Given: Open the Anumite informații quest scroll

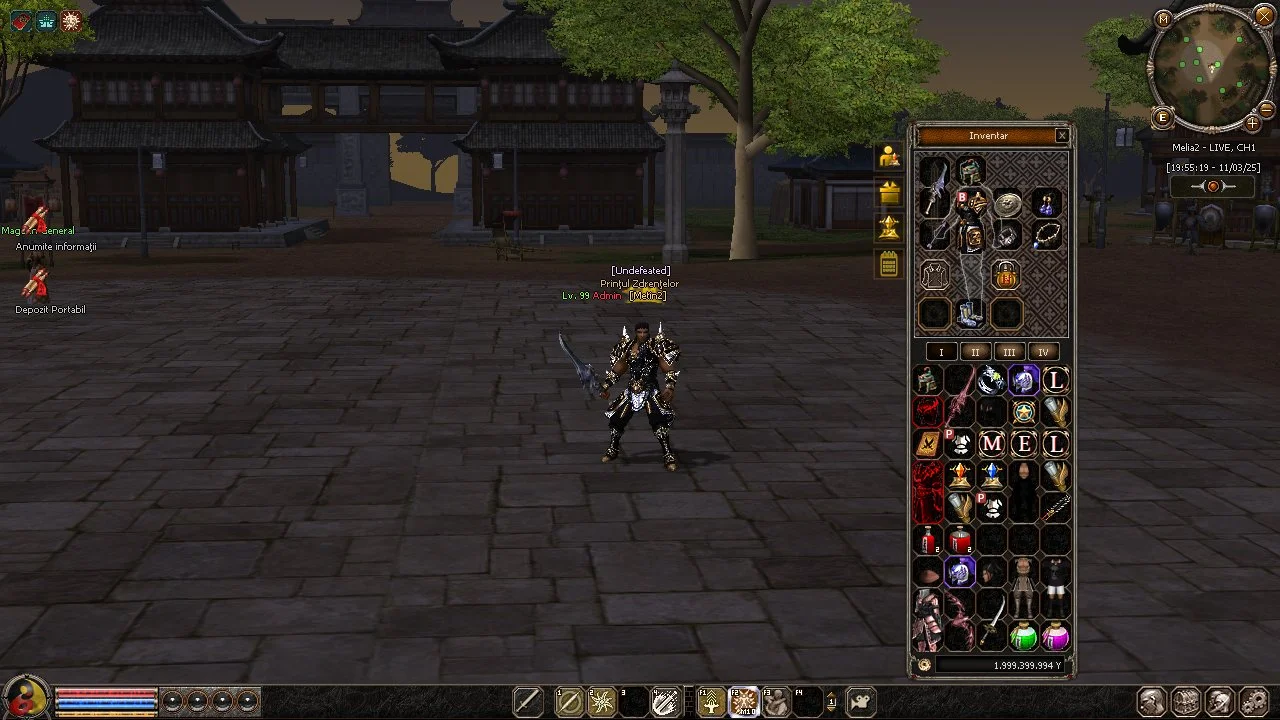Looking at the screenshot, I should click(x=38, y=222).
